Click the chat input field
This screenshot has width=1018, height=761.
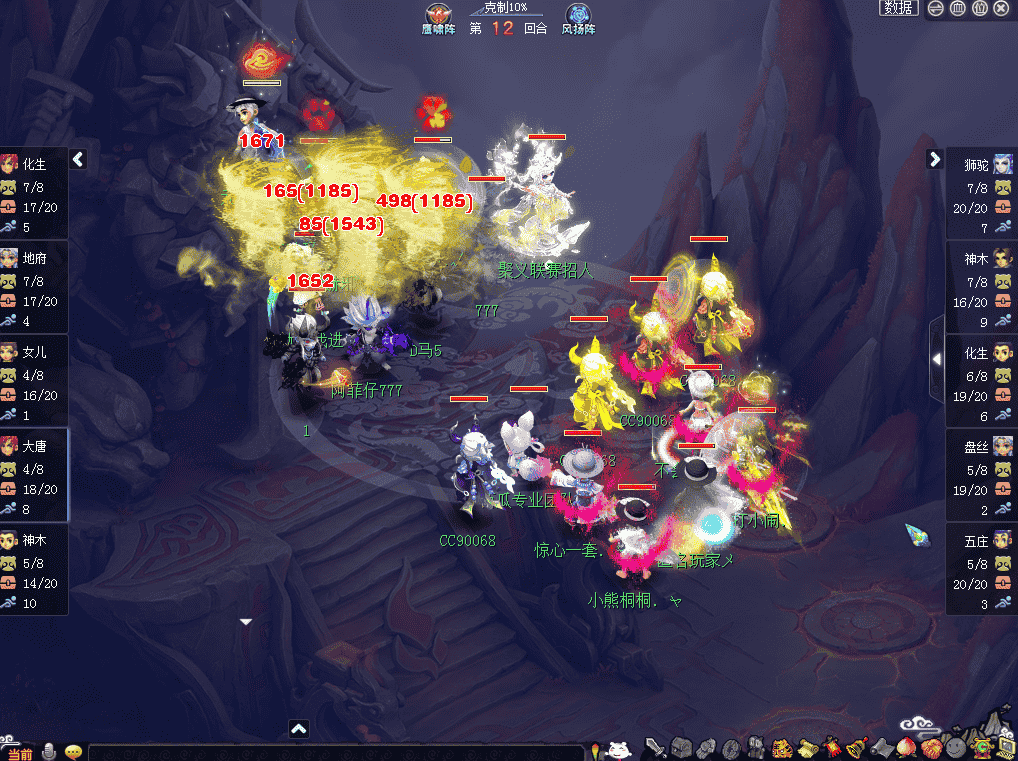tap(335, 752)
